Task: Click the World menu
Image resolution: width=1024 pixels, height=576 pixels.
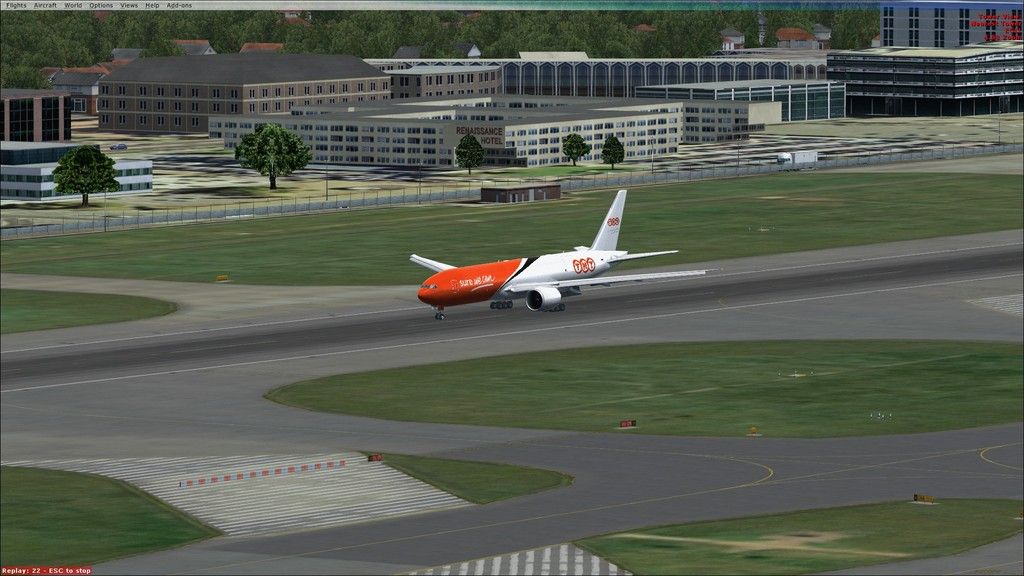Action: tap(73, 5)
